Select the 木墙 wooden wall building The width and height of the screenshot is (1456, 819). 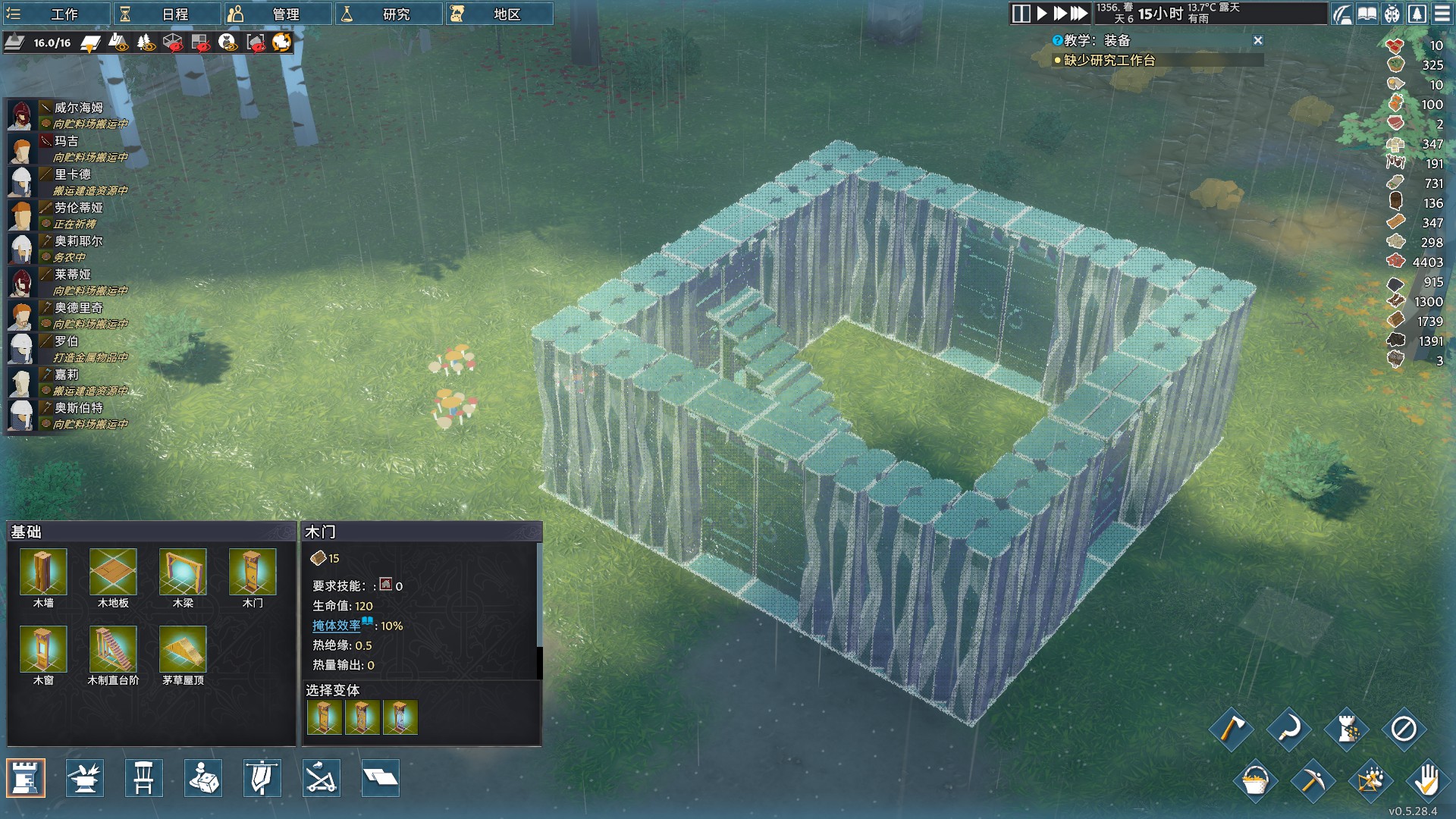pyautogui.click(x=43, y=573)
